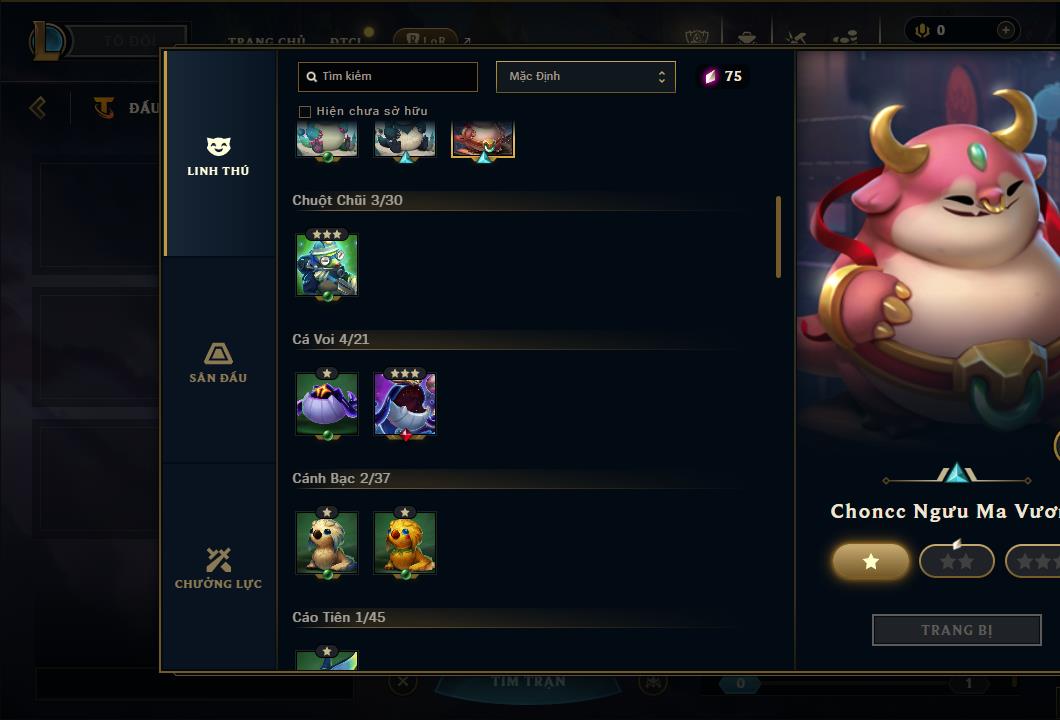This screenshot has width=1060, height=720.
Task: Toggle the Hiện chưa sở hữu checkbox
Action: click(305, 111)
